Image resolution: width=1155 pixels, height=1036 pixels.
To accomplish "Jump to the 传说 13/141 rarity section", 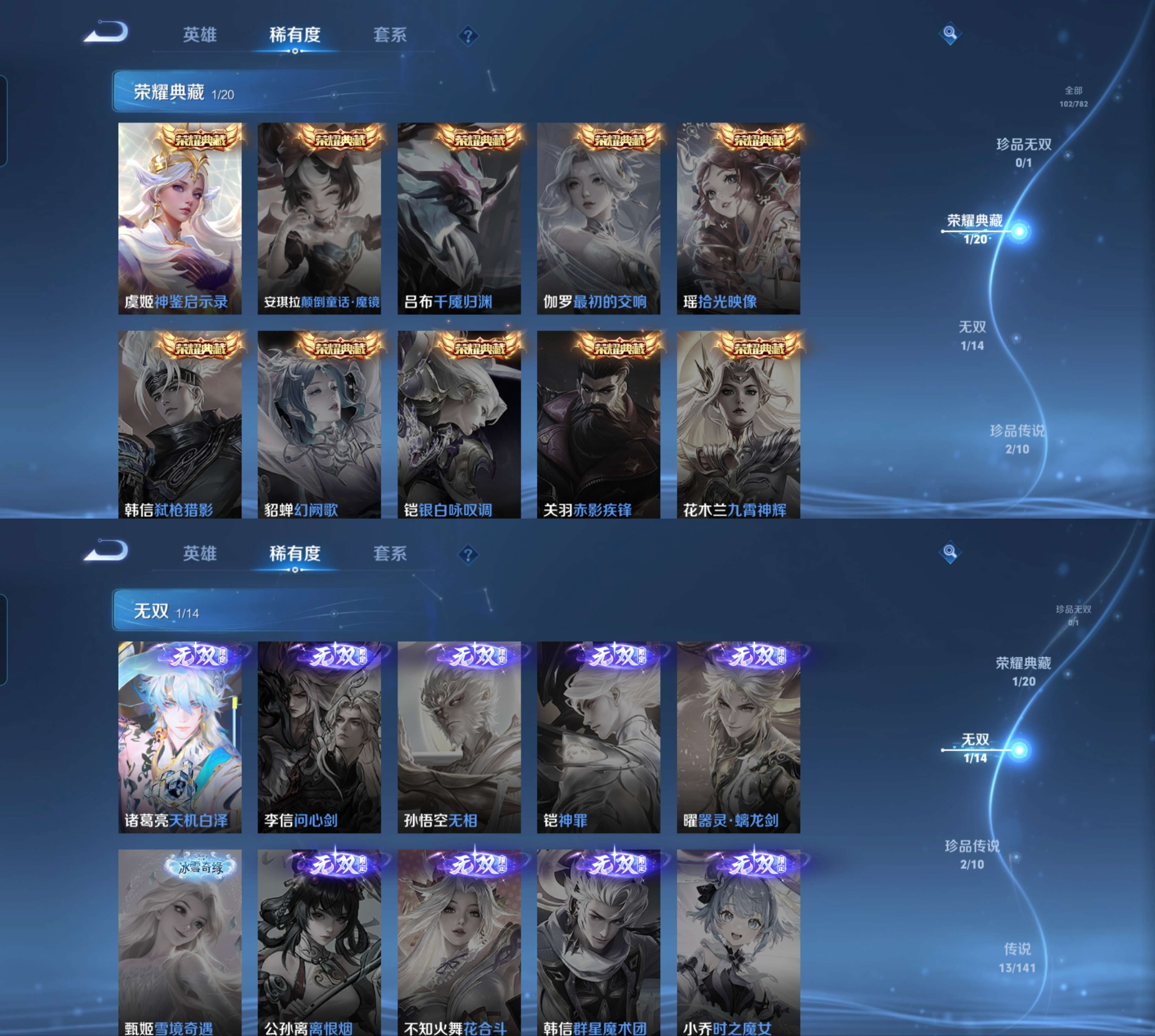I will click(1017, 957).
